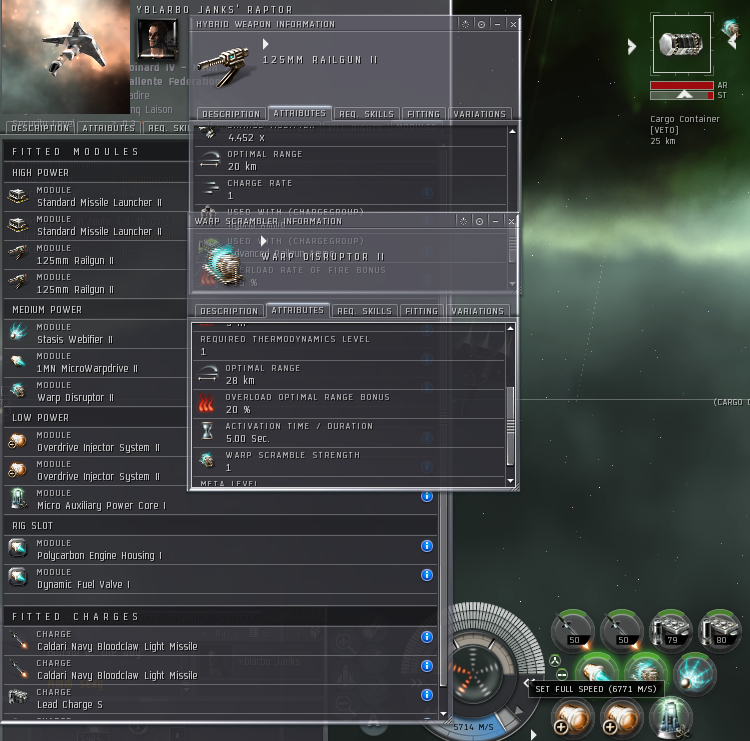Close the Hybrid Weapon Information window

click(513, 24)
